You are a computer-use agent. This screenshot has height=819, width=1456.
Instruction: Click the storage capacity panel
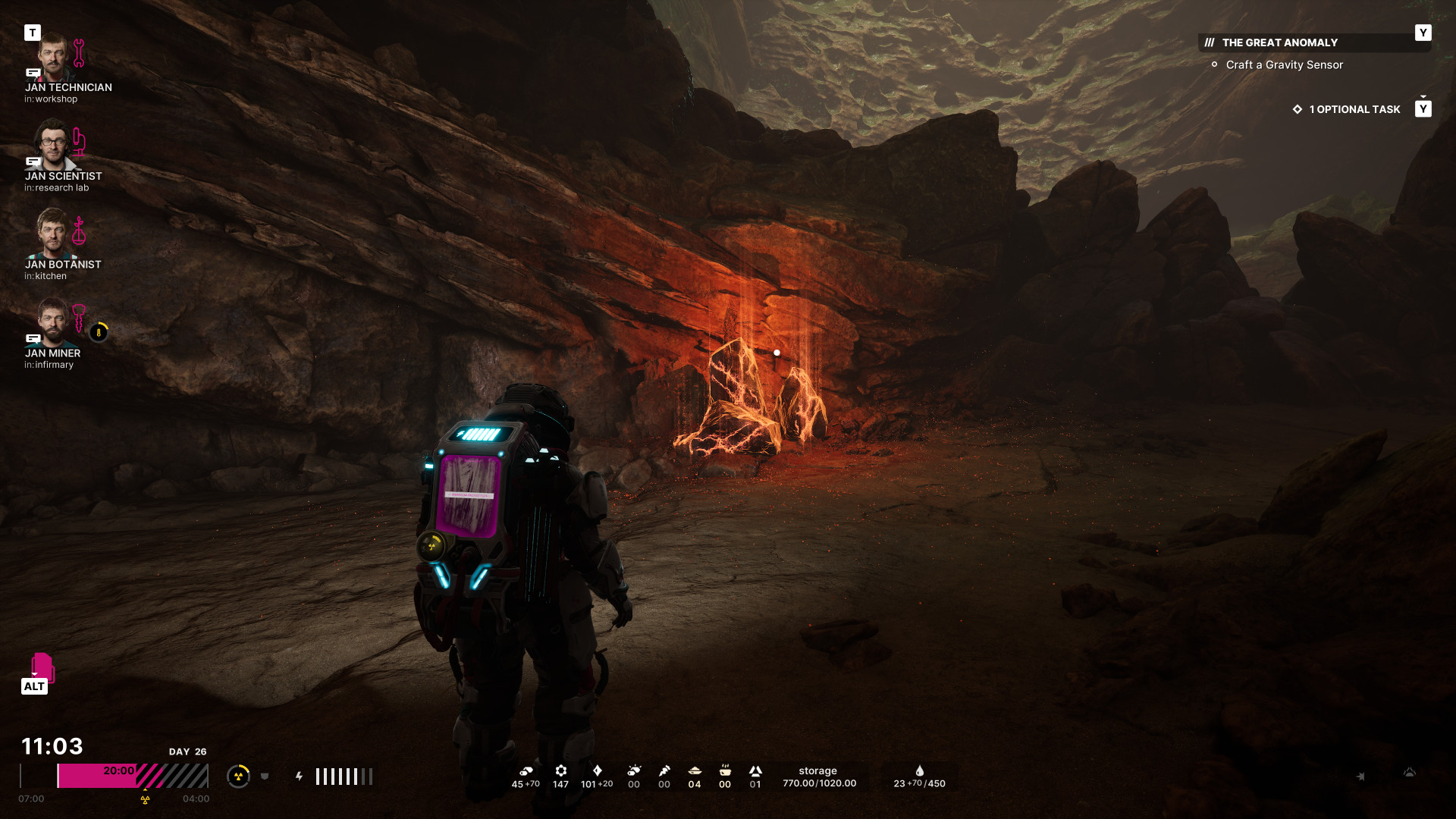click(x=819, y=777)
